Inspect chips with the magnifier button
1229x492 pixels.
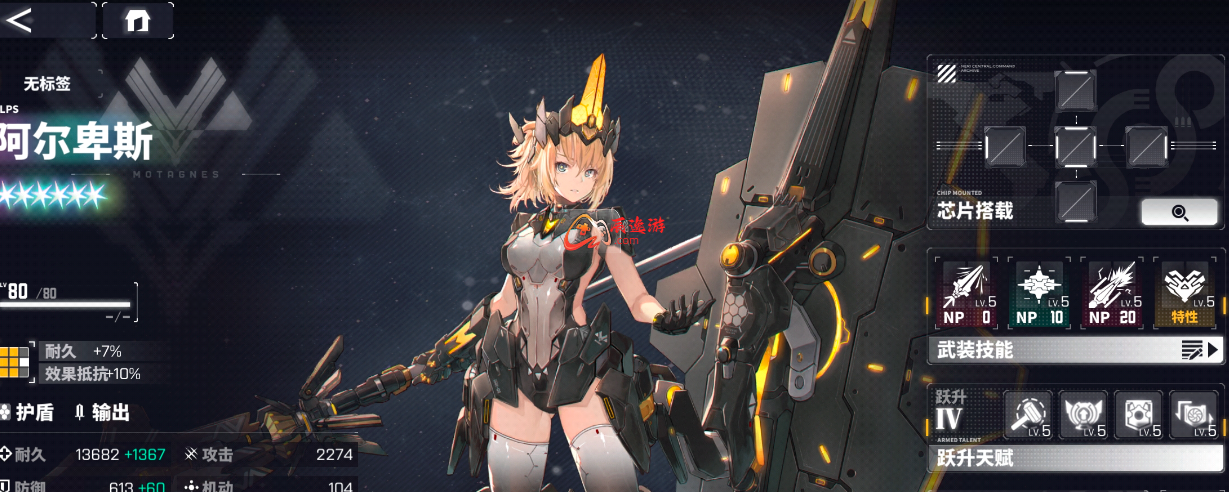(x=1179, y=212)
